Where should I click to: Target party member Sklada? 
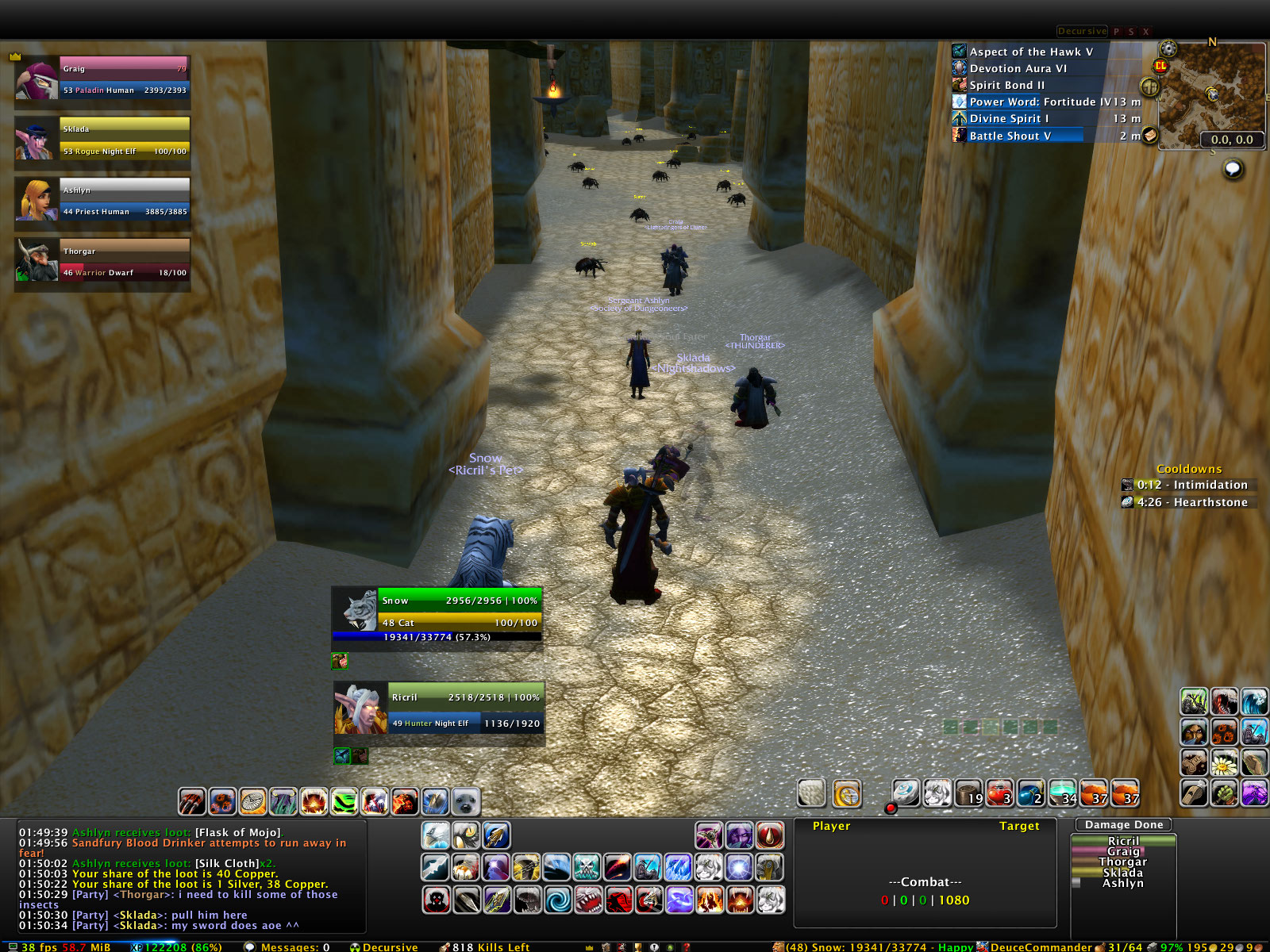(124, 139)
